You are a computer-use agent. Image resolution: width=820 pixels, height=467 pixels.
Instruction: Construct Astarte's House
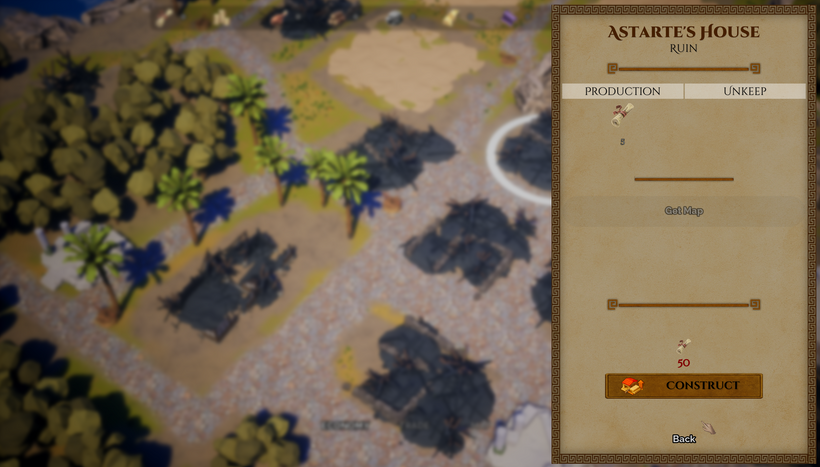tap(684, 386)
